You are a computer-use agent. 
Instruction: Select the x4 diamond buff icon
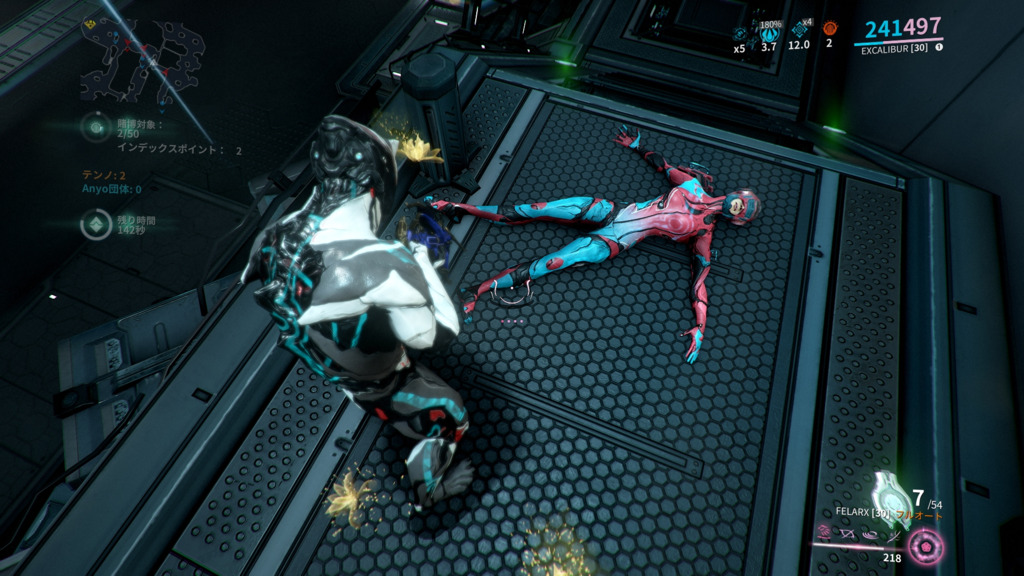coord(799,30)
